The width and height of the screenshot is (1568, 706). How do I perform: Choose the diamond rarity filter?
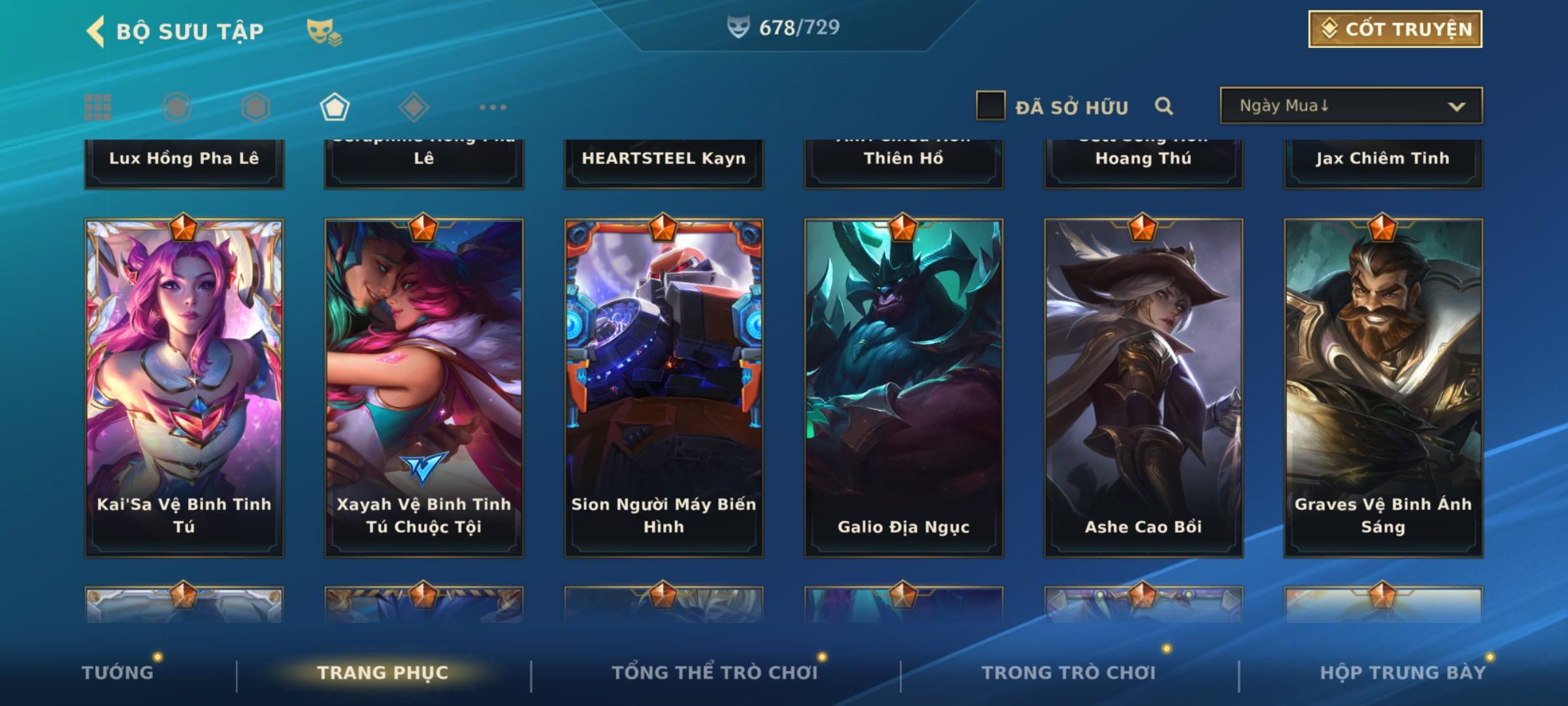[x=414, y=107]
